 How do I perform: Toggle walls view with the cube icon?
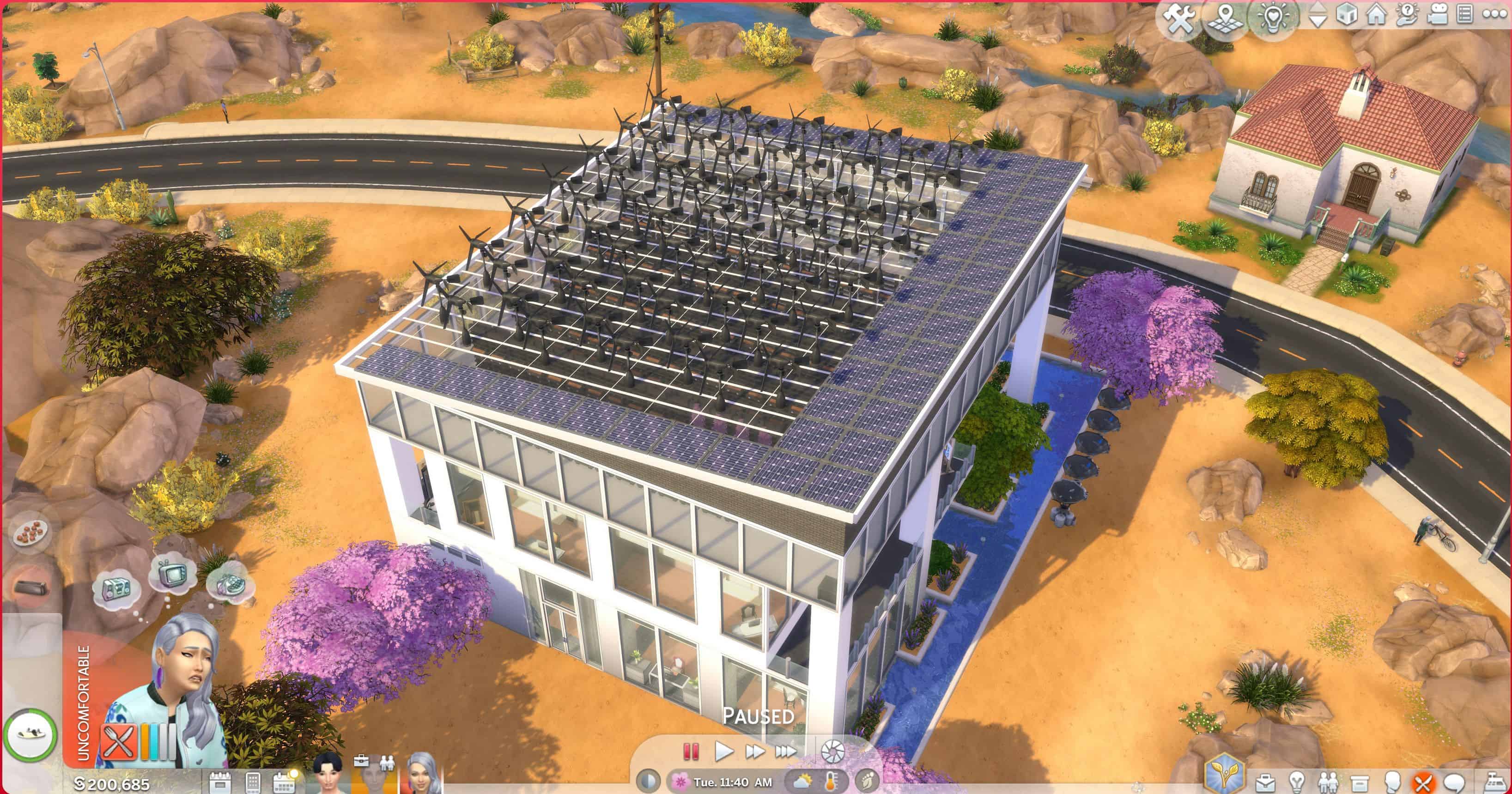tap(1347, 15)
